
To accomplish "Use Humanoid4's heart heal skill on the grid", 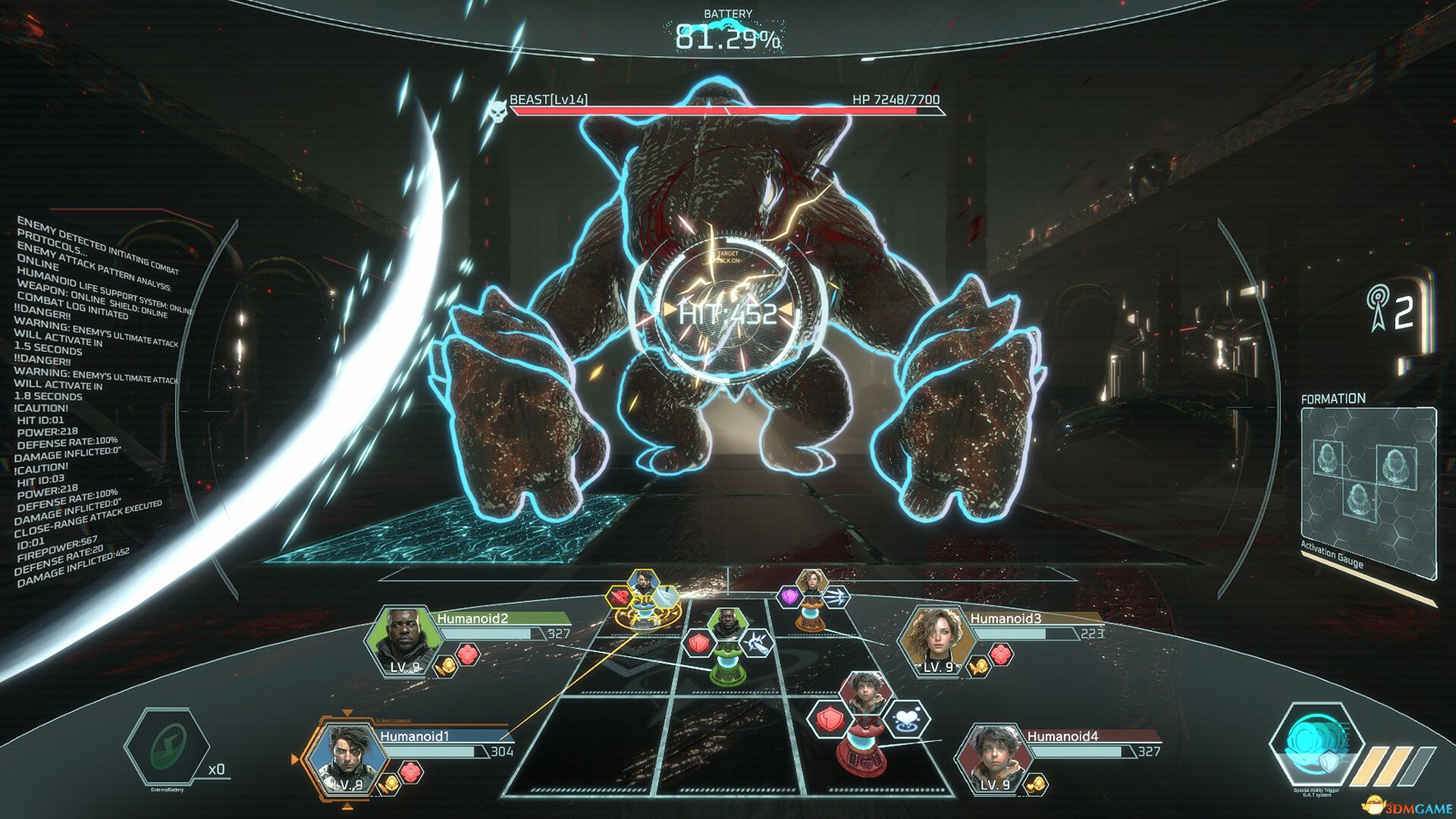I will pyautogui.click(x=908, y=719).
